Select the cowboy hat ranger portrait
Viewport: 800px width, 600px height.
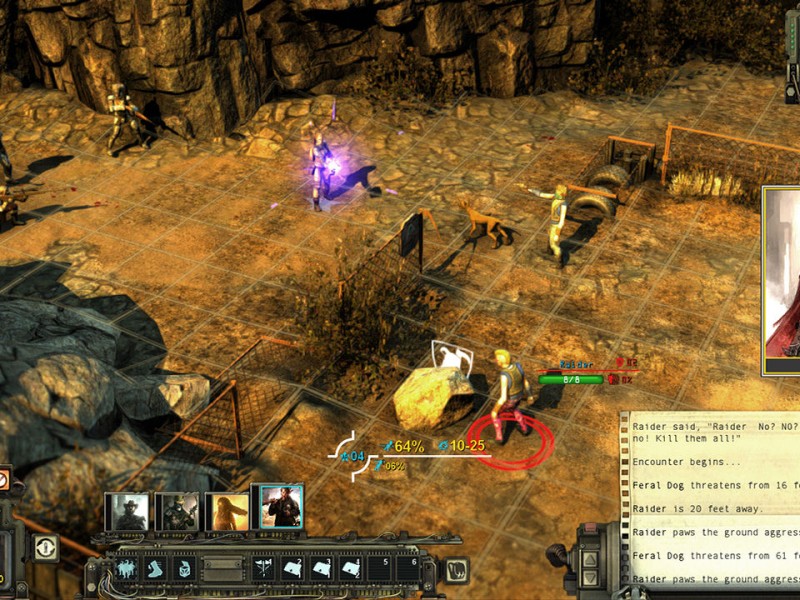click(x=128, y=511)
